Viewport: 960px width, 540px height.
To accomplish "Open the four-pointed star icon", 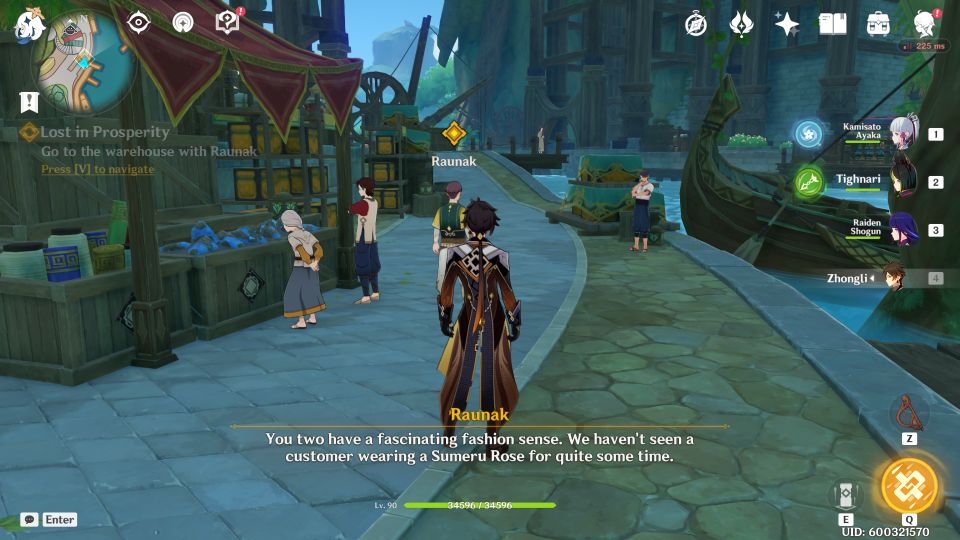I will pos(787,24).
